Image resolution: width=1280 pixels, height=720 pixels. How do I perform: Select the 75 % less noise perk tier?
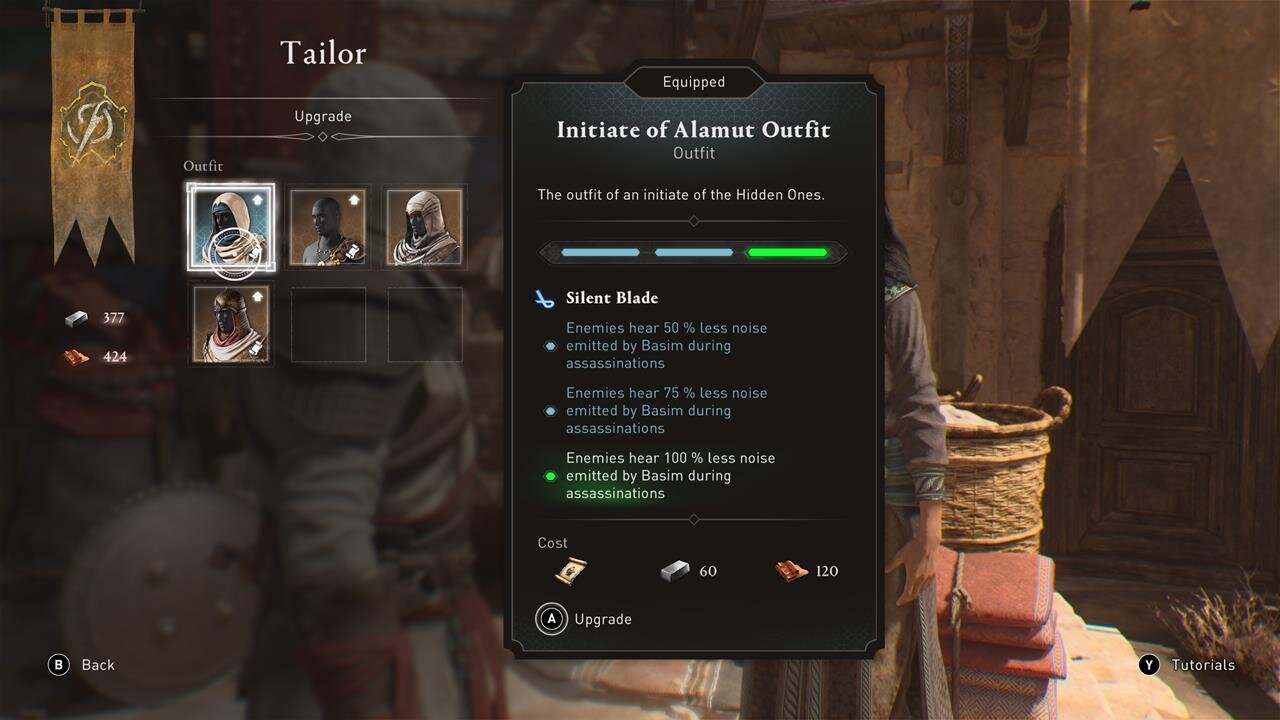coord(666,410)
